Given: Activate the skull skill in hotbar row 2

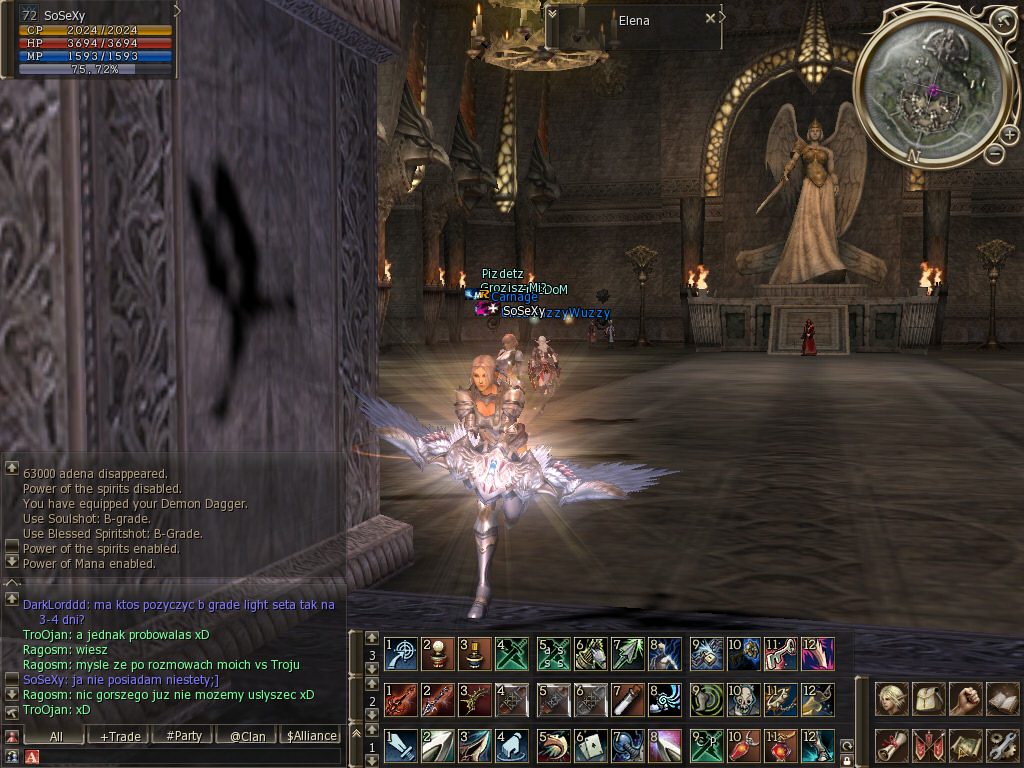Looking at the screenshot, I should tap(743, 700).
